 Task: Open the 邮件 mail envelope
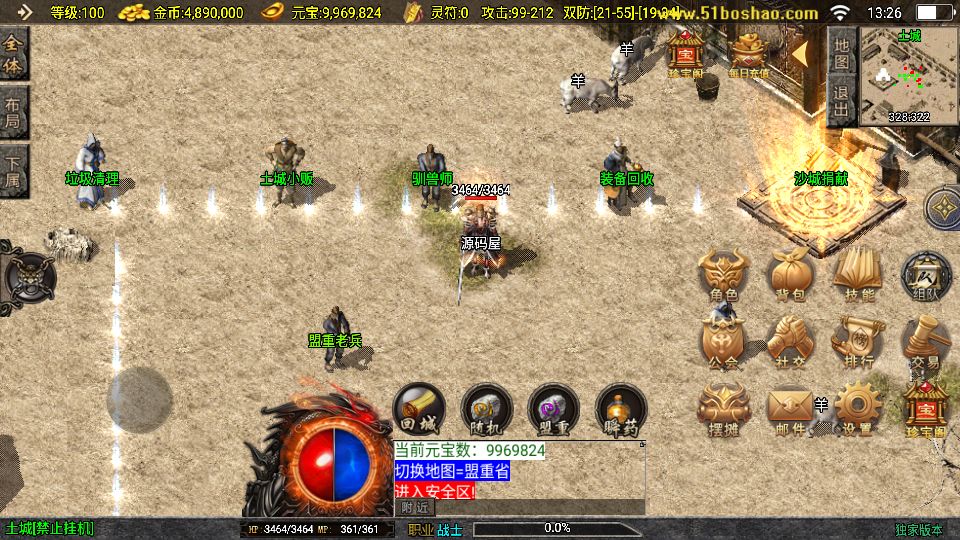(790, 411)
